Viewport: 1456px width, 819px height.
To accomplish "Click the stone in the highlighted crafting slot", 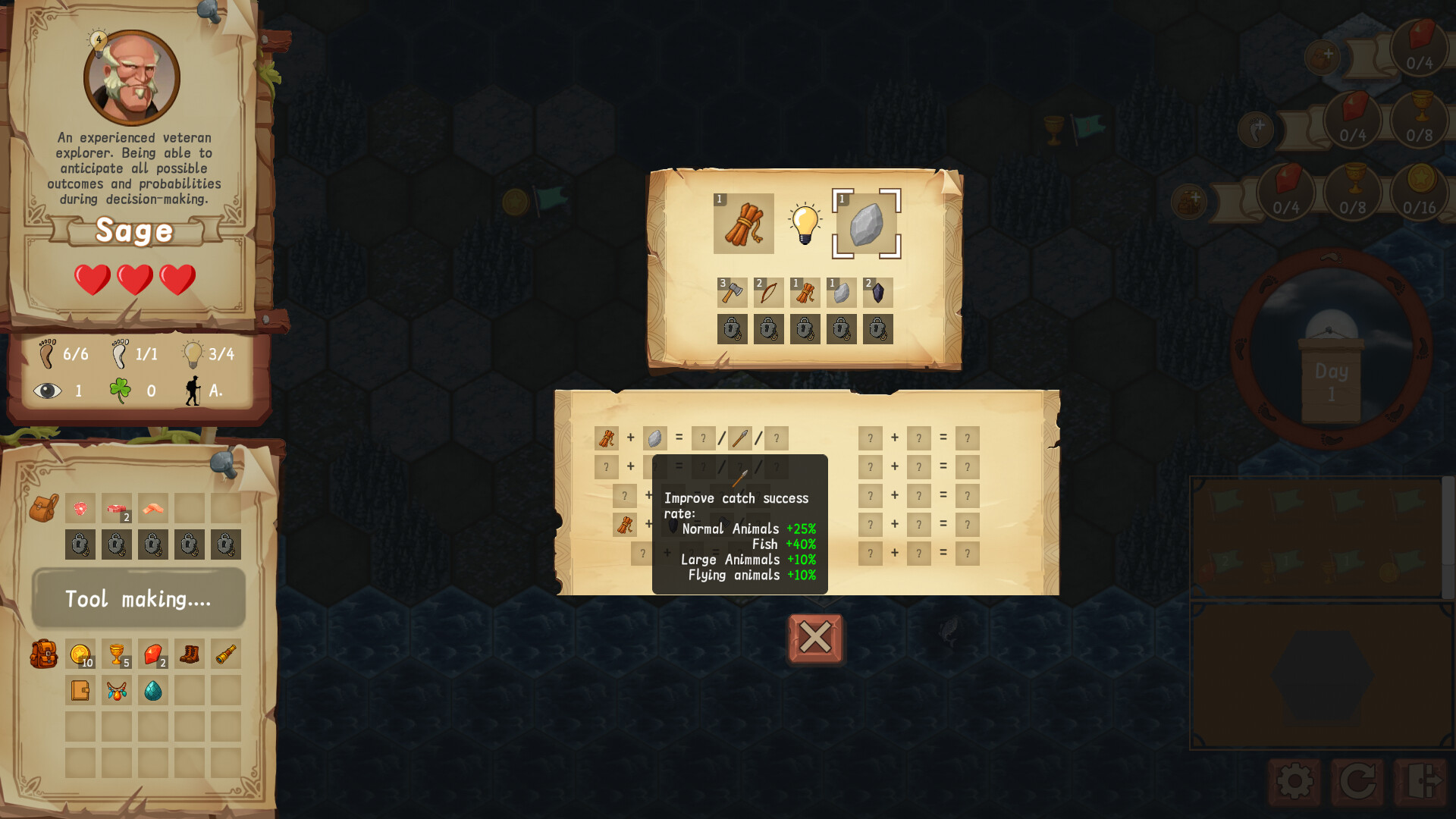I will click(x=864, y=224).
